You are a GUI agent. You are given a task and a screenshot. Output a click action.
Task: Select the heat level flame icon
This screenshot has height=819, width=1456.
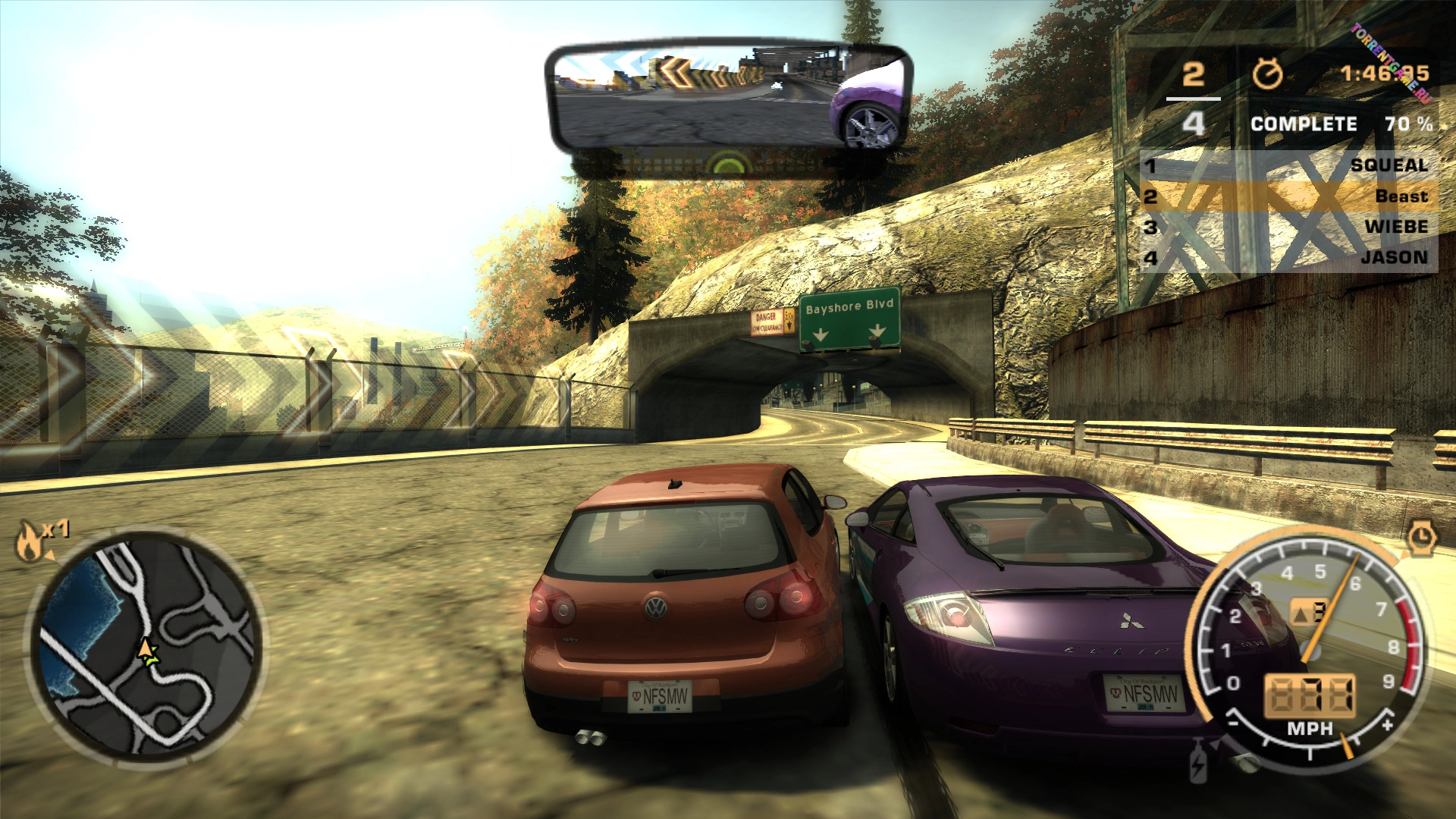30,541
